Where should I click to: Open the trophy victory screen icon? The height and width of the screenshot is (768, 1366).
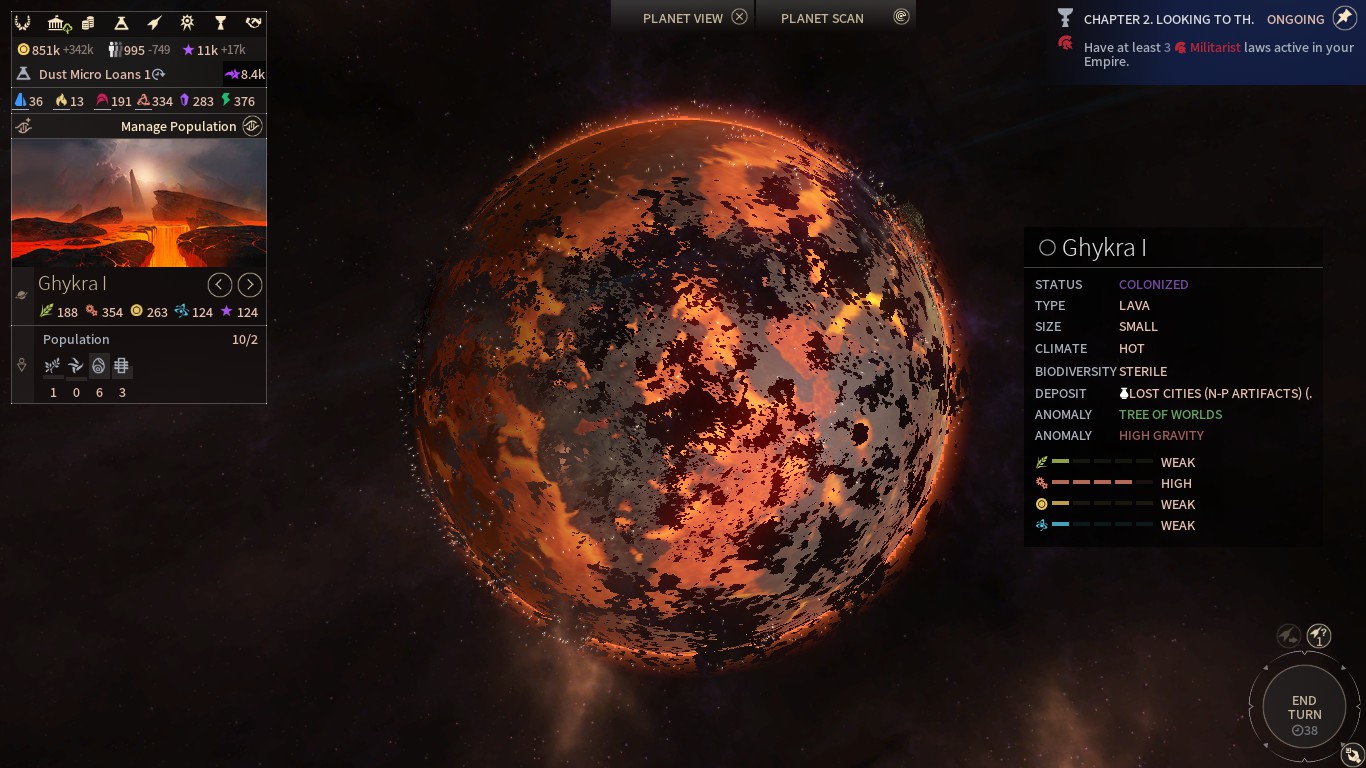220,23
